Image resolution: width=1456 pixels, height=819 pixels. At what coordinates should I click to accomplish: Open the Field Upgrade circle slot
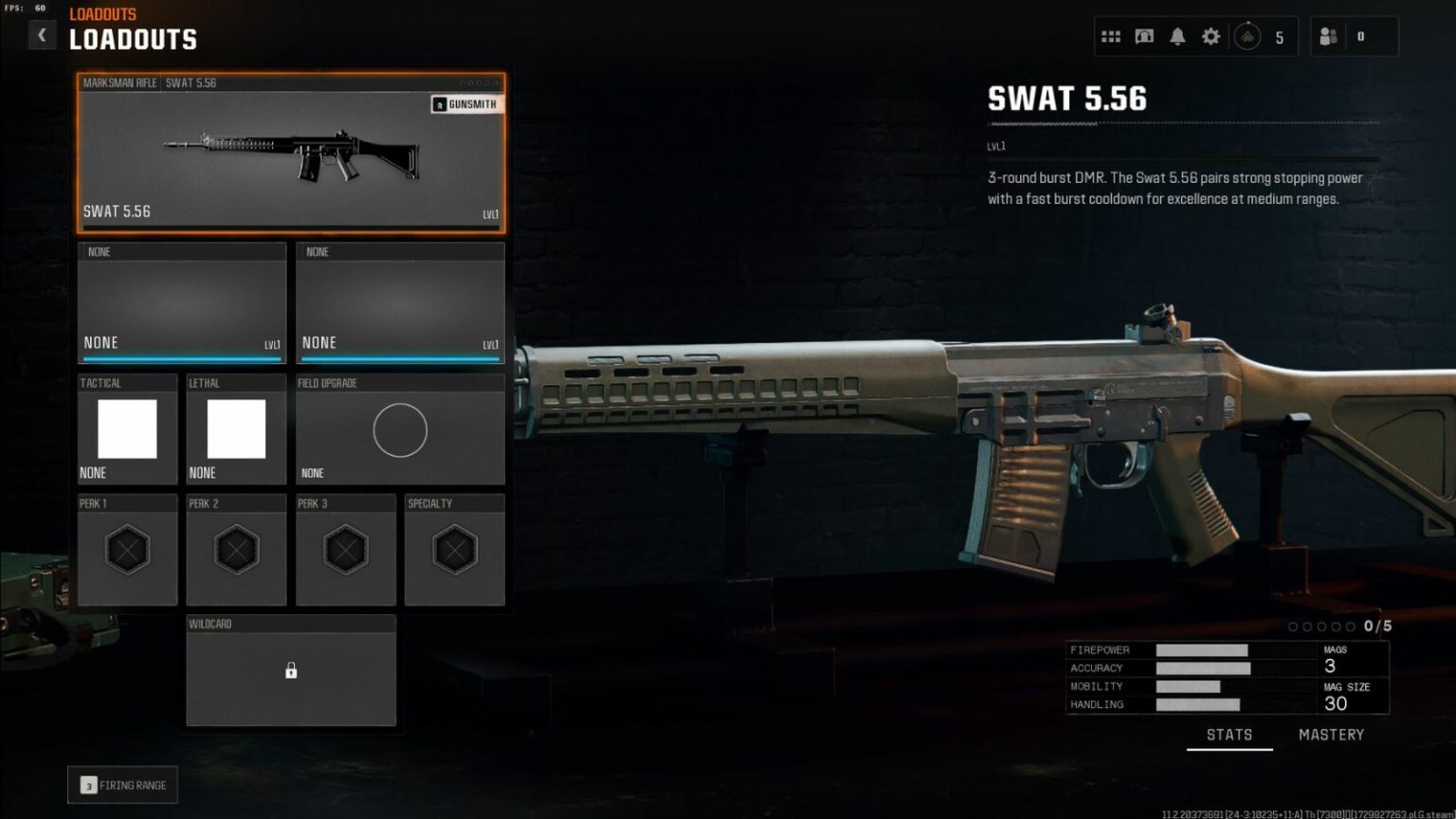click(400, 429)
